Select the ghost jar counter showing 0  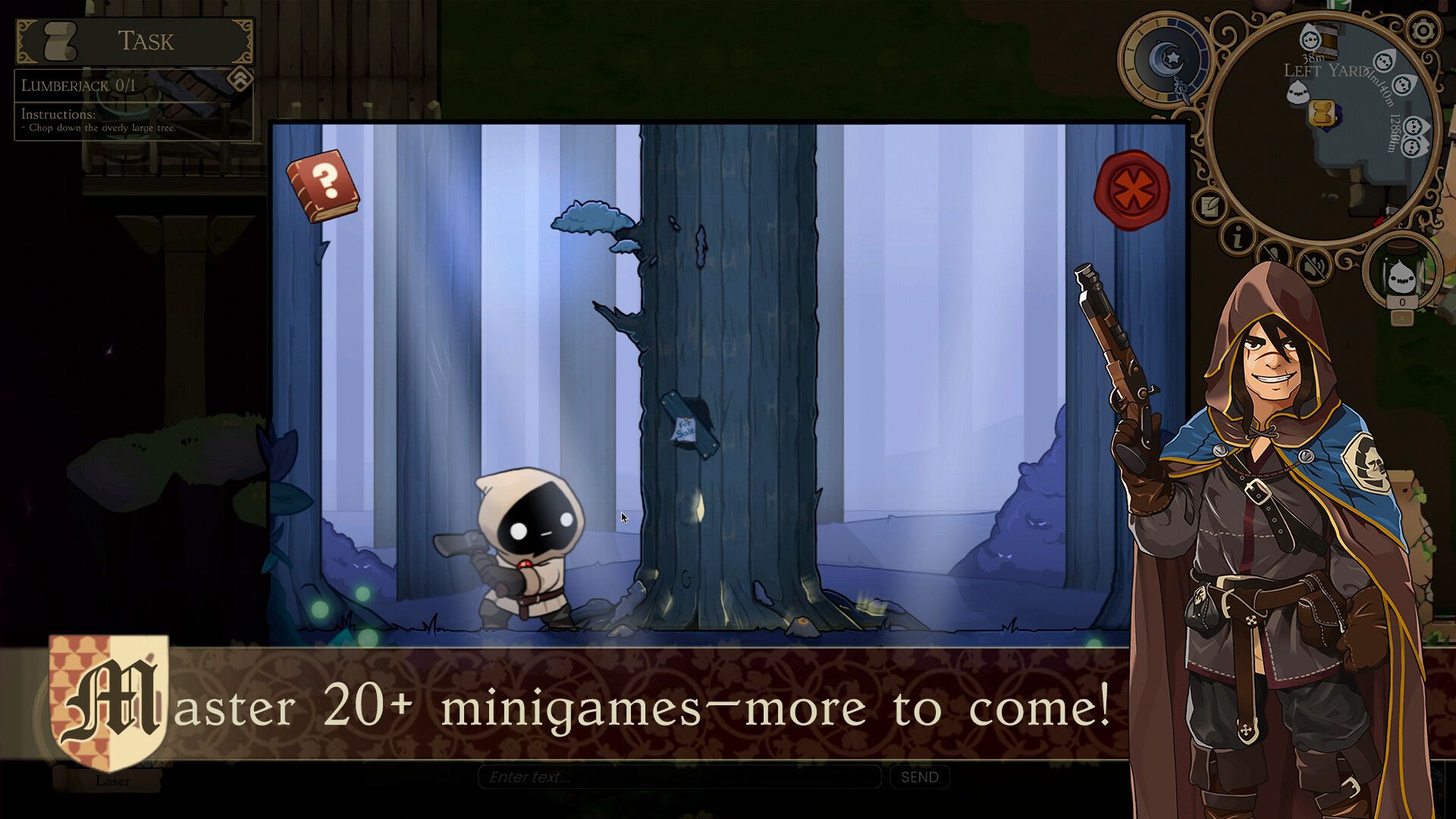coord(1401,278)
